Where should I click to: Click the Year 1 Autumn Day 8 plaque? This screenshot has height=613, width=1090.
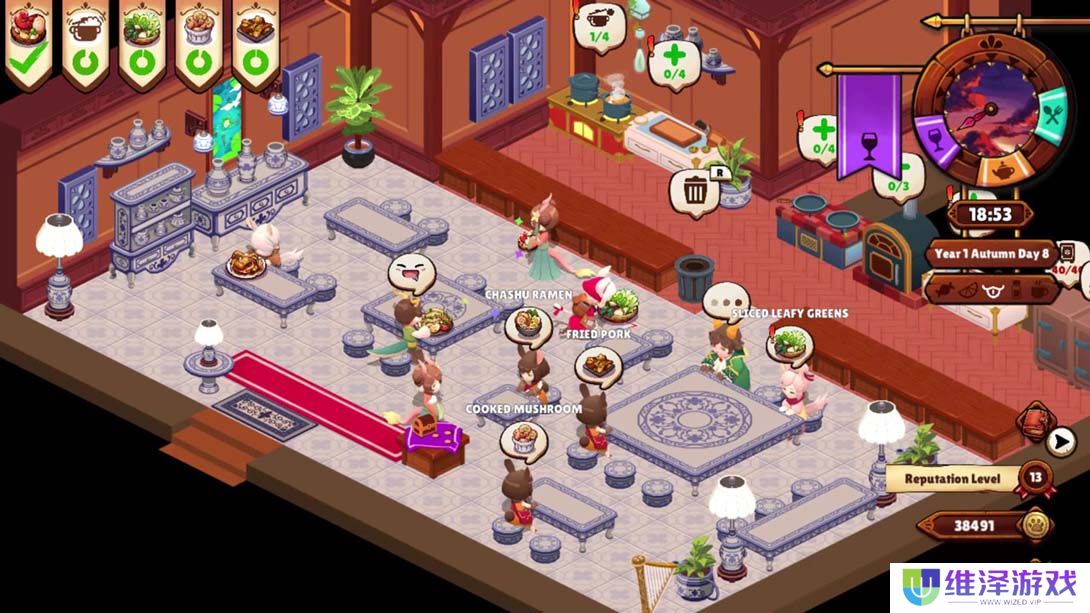click(x=989, y=253)
